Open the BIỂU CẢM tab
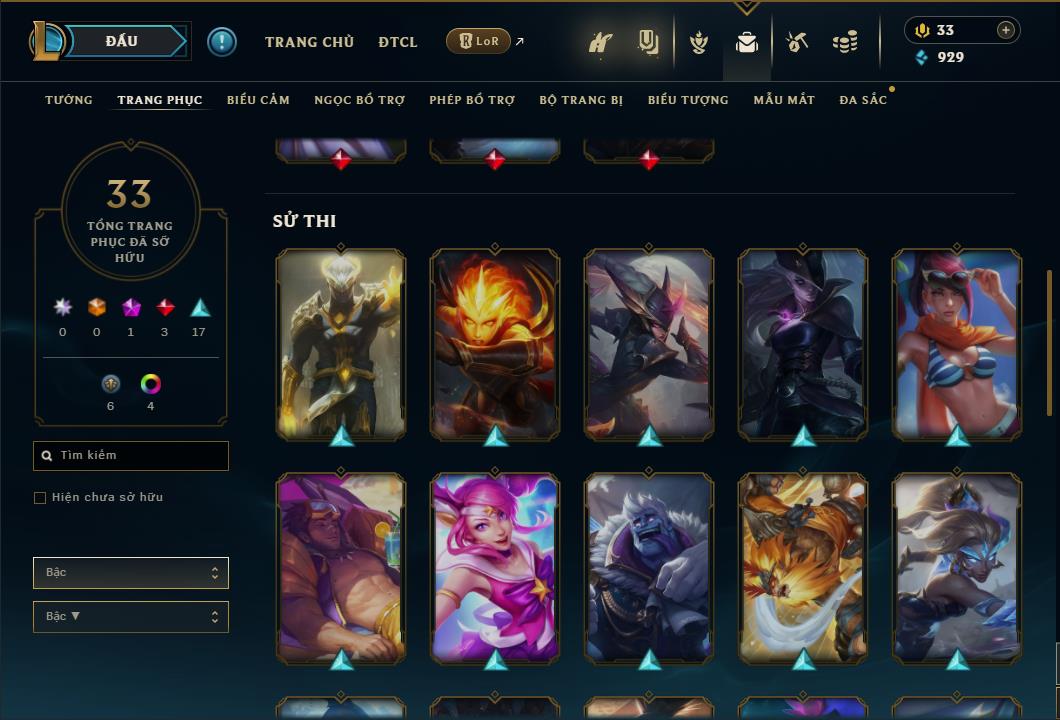The width and height of the screenshot is (1060, 720). tap(258, 100)
